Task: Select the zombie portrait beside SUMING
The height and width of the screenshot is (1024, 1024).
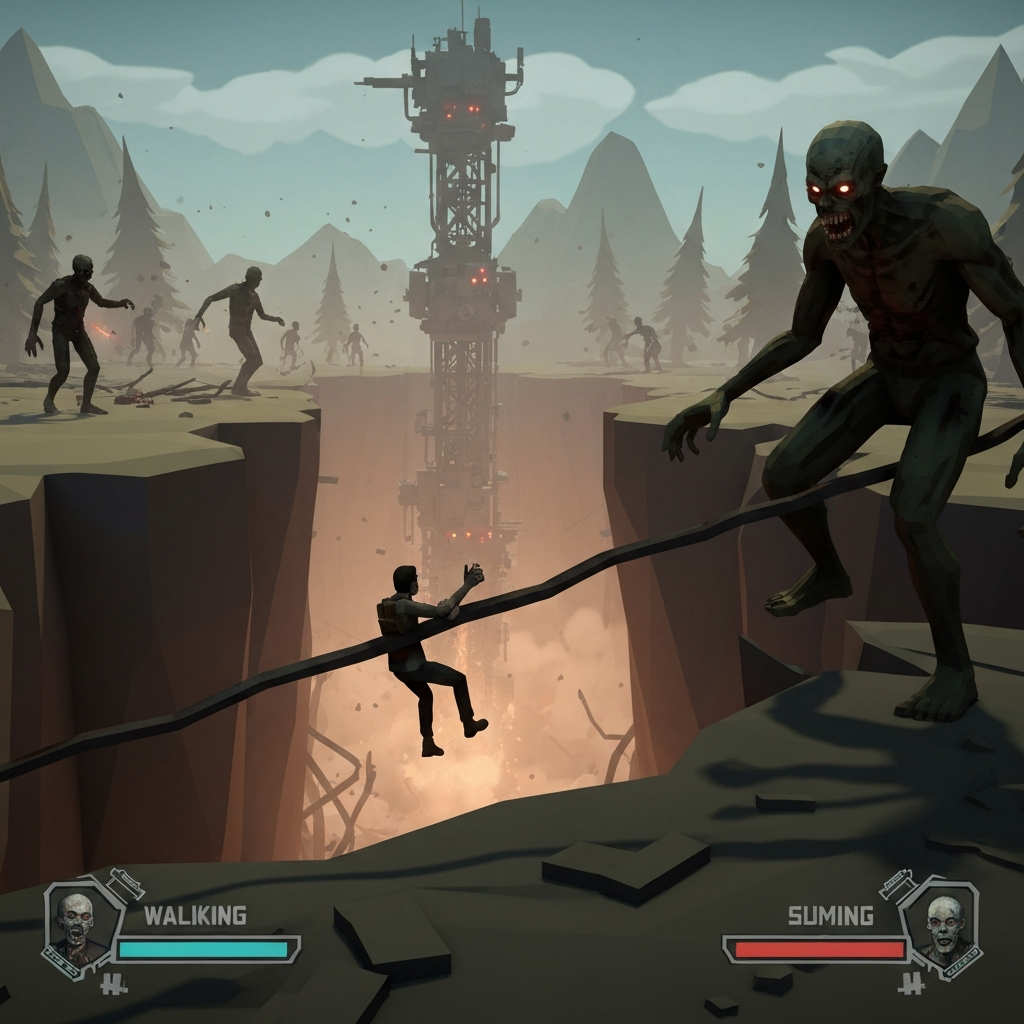Action: click(943, 925)
